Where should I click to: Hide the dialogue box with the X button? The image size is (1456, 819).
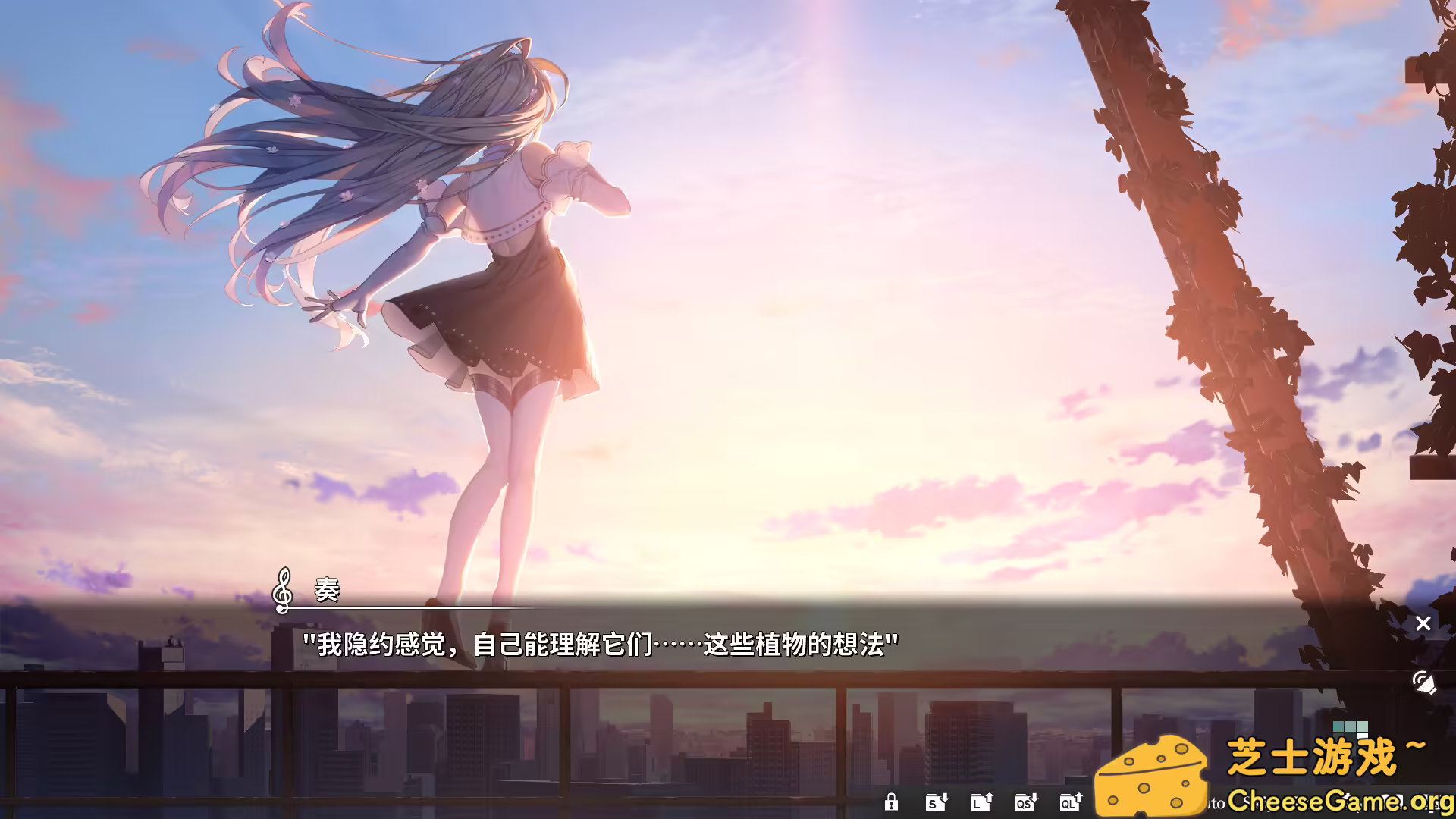click(x=1423, y=623)
